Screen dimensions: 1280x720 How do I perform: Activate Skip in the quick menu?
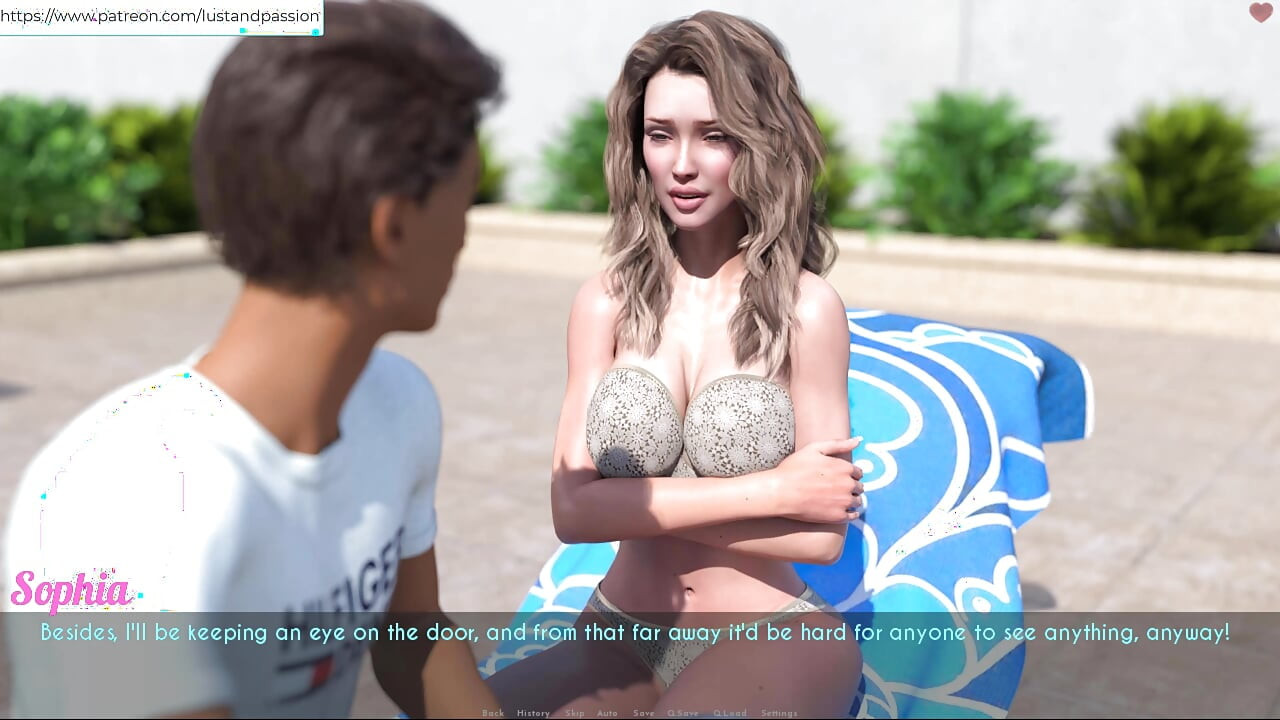click(x=574, y=713)
